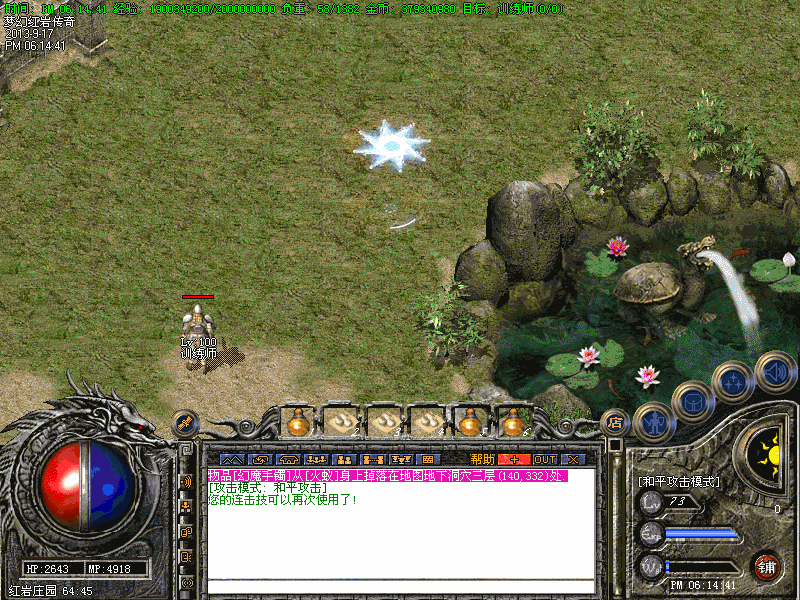Click the X exit button
This screenshot has width=800, height=600.
[573, 459]
